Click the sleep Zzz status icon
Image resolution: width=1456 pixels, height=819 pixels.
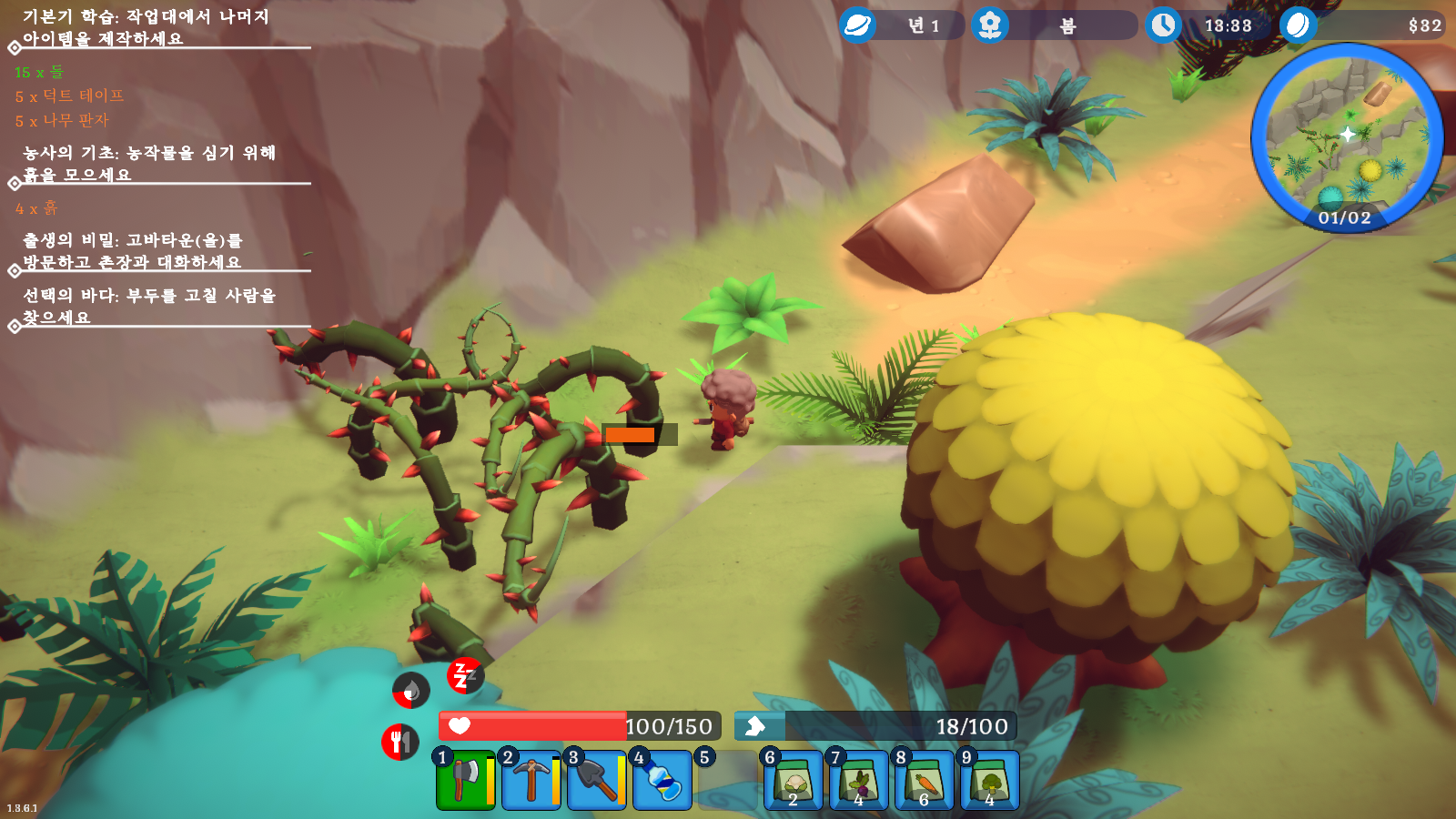pos(464,675)
